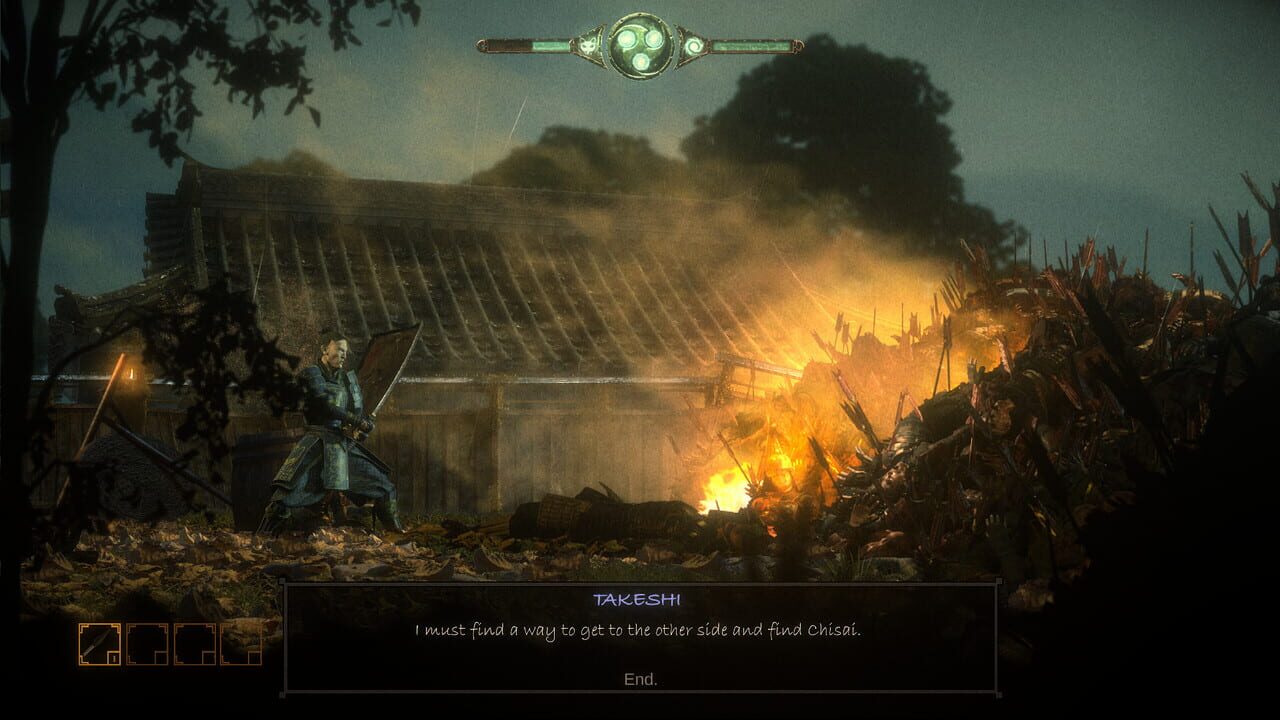Select the sword in the first inventory slot
The image size is (1280, 720).
[100, 644]
